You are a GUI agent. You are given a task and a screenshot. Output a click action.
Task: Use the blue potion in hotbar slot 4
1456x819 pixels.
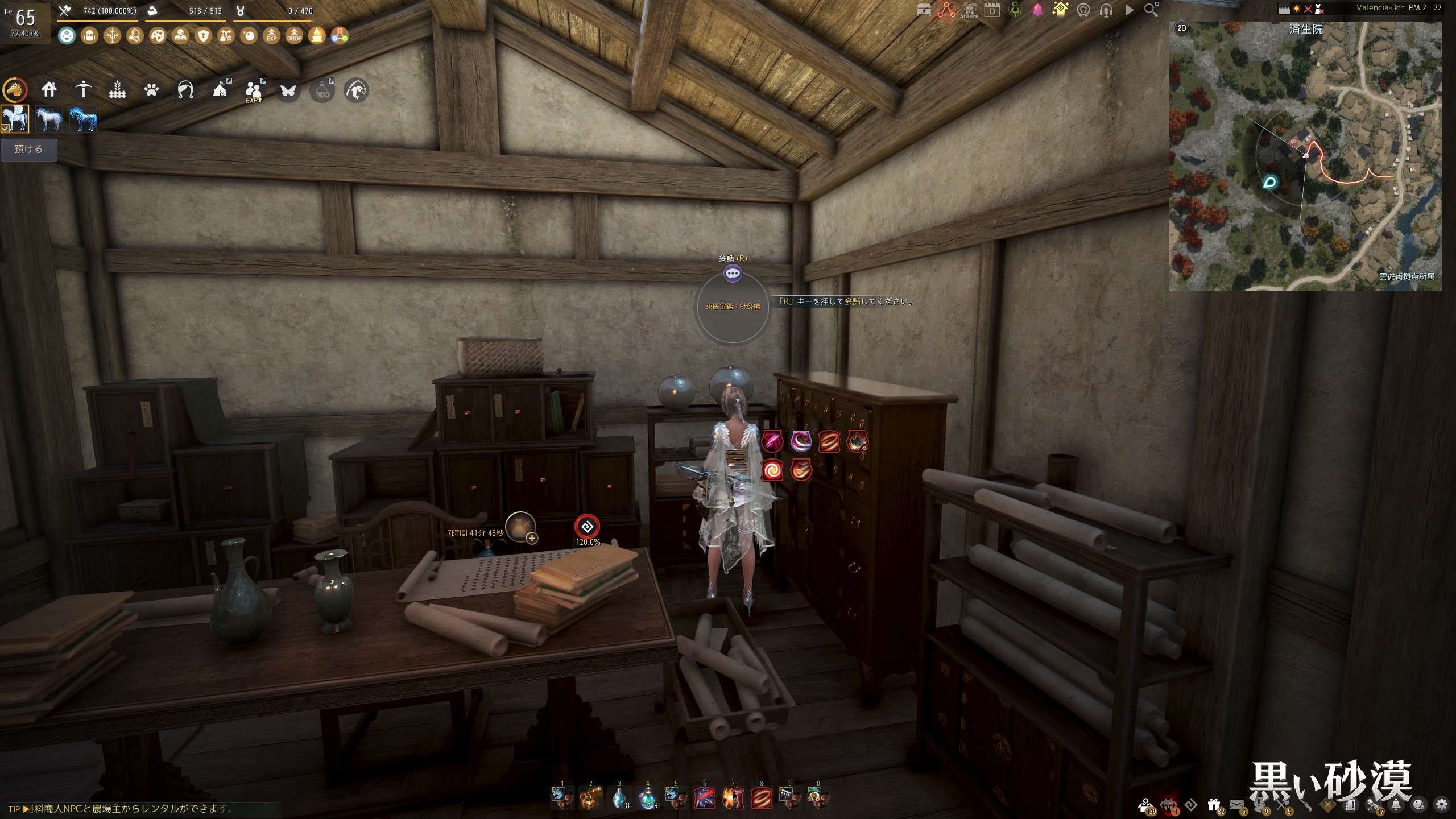[x=647, y=798]
